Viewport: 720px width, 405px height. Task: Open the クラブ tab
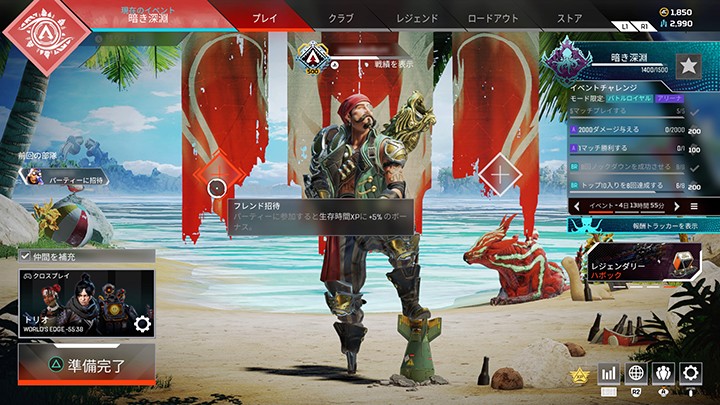click(343, 18)
